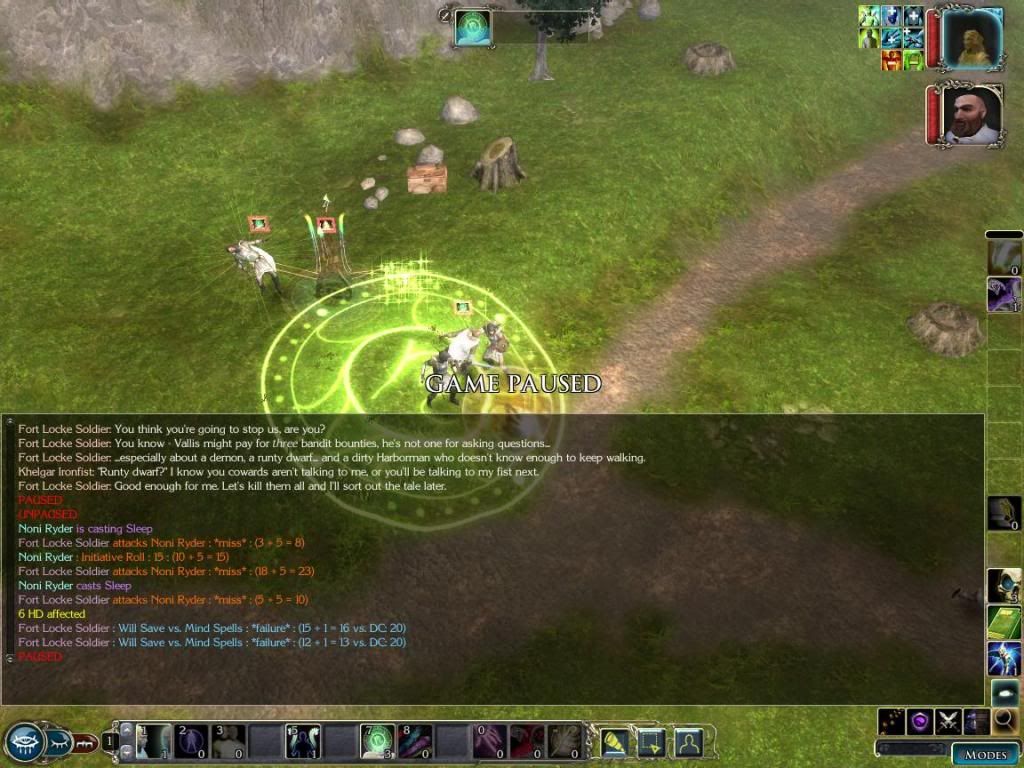Activate the green Sleep spell in hotbar slot 7
The width and height of the screenshot is (1024, 768).
point(377,741)
